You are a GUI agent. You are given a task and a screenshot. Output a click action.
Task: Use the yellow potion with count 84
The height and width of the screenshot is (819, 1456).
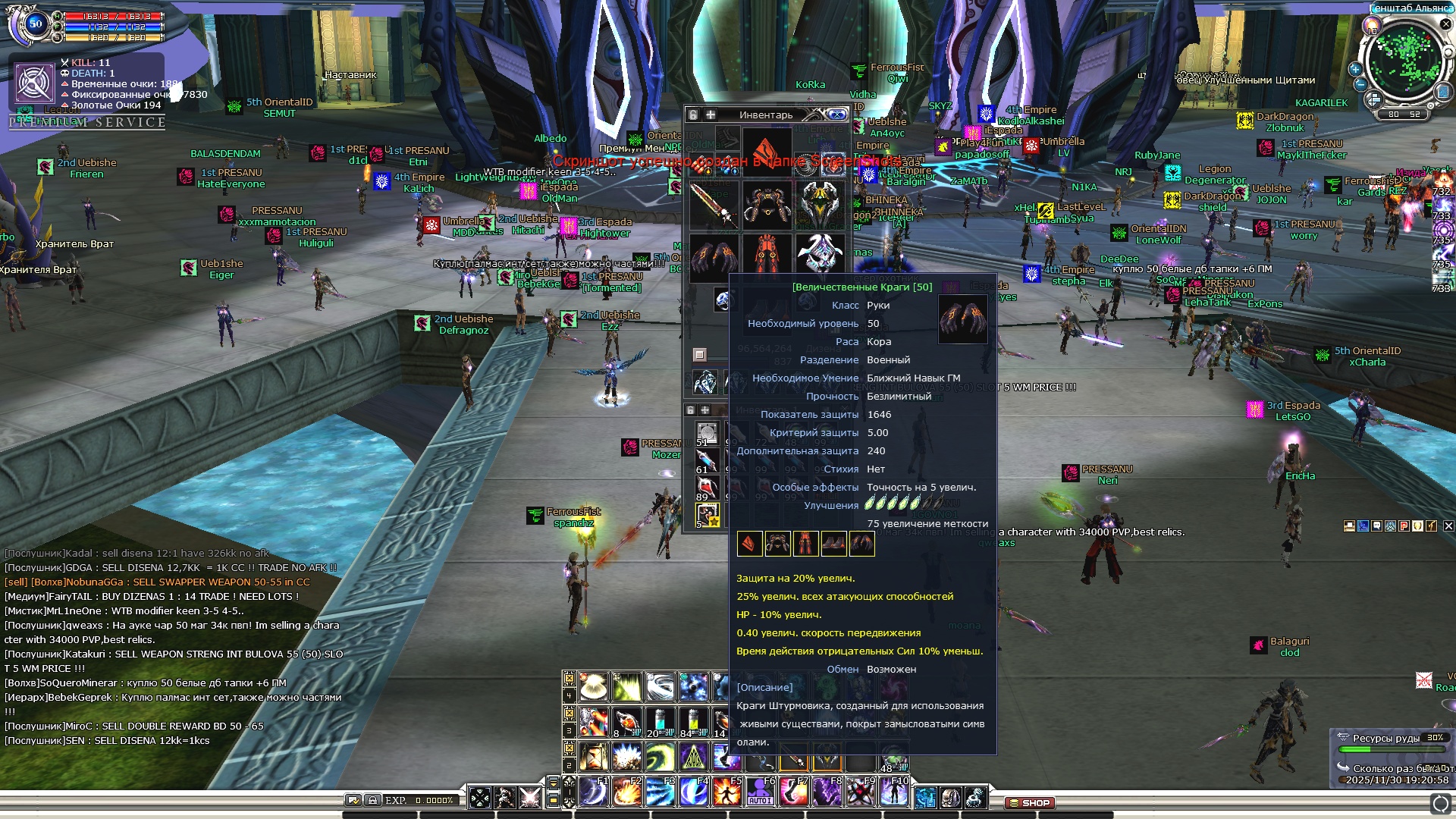pos(693,722)
